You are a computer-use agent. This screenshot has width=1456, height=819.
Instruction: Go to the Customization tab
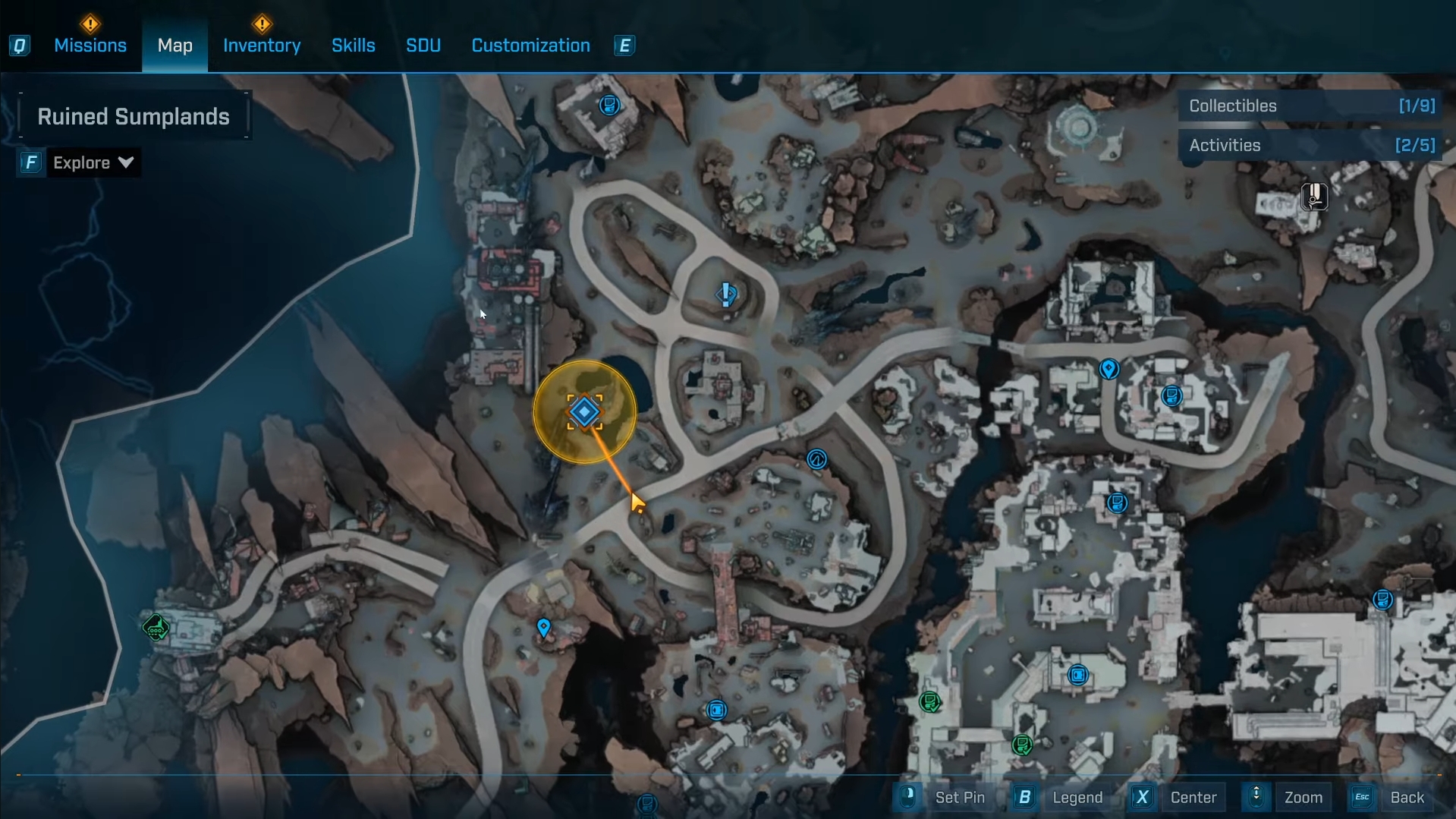click(530, 46)
